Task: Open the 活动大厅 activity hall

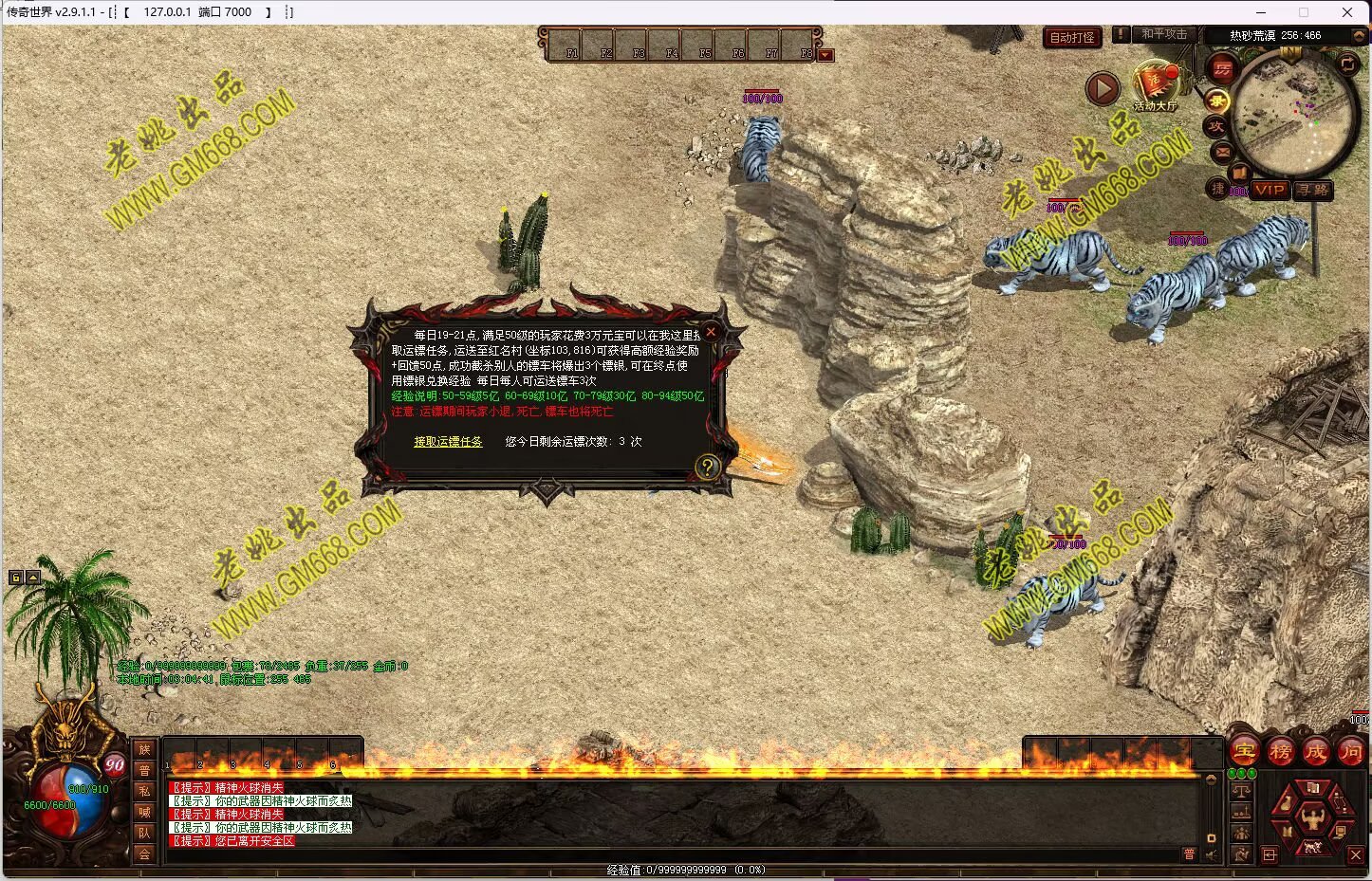Action: (x=1155, y=87)
